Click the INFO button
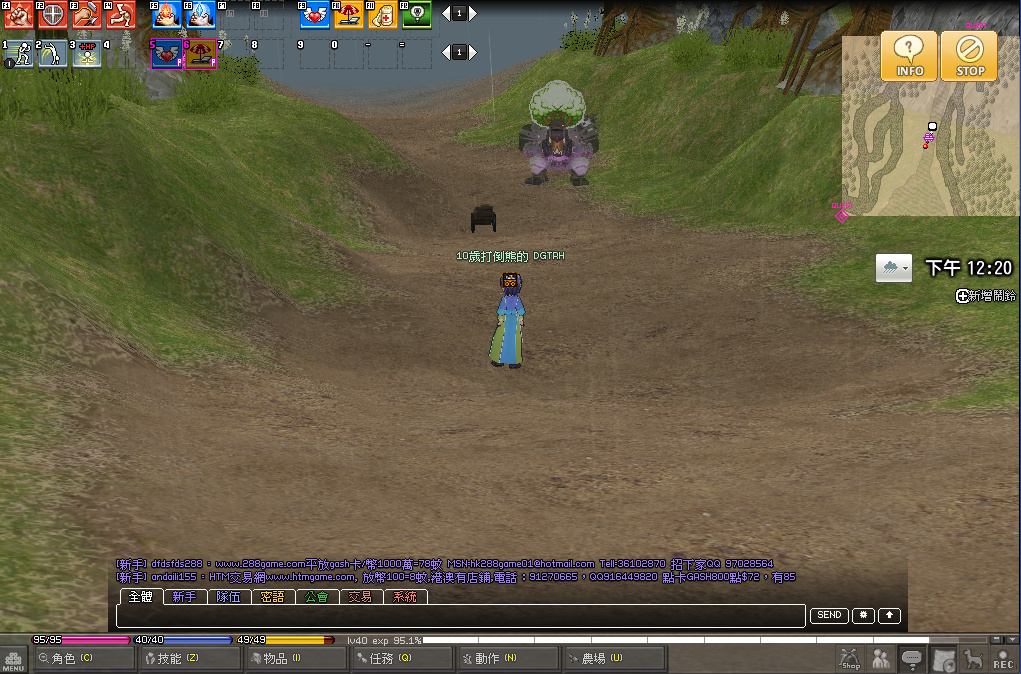This screenshot has width=1021, height=674. (x=909, y=55)
